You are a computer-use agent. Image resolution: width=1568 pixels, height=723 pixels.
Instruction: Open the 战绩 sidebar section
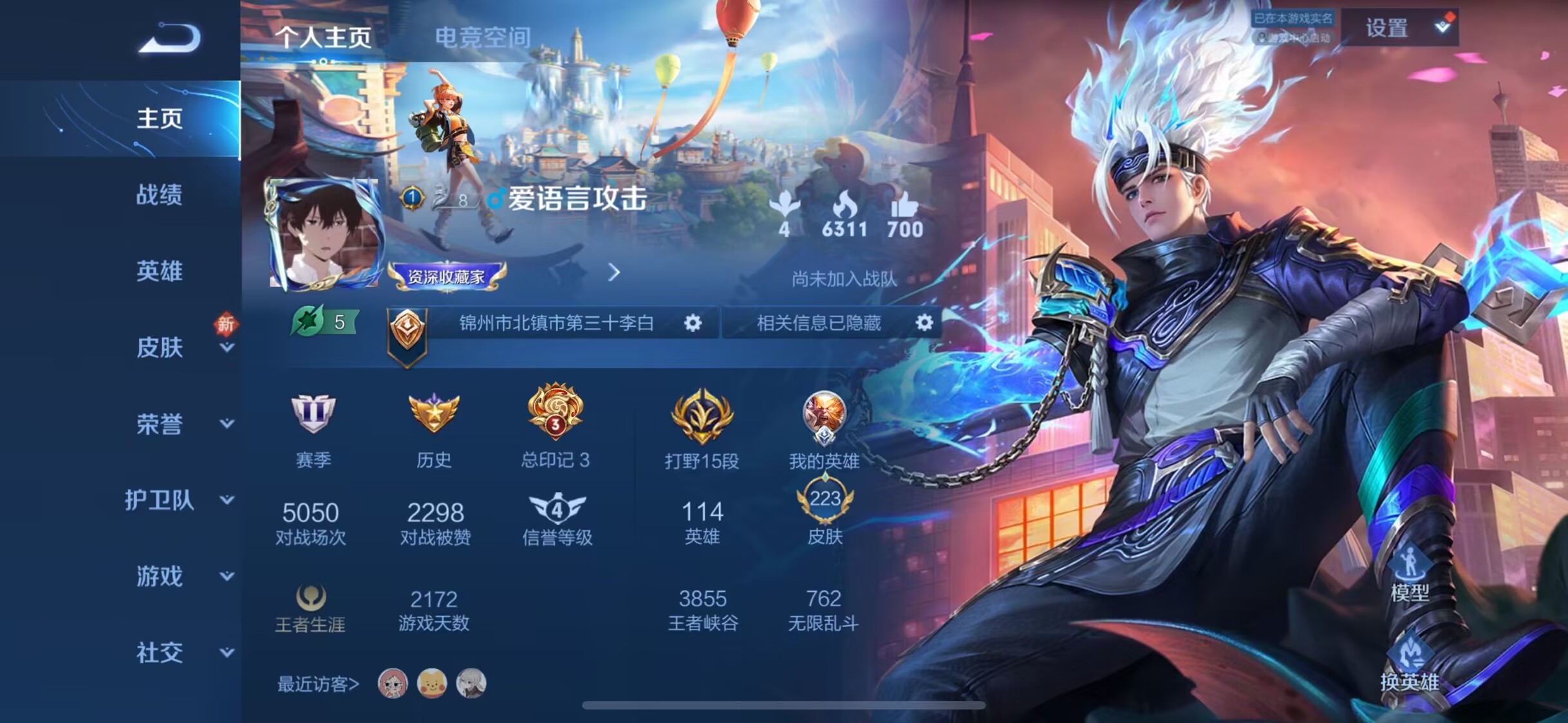tap(159, 195)
